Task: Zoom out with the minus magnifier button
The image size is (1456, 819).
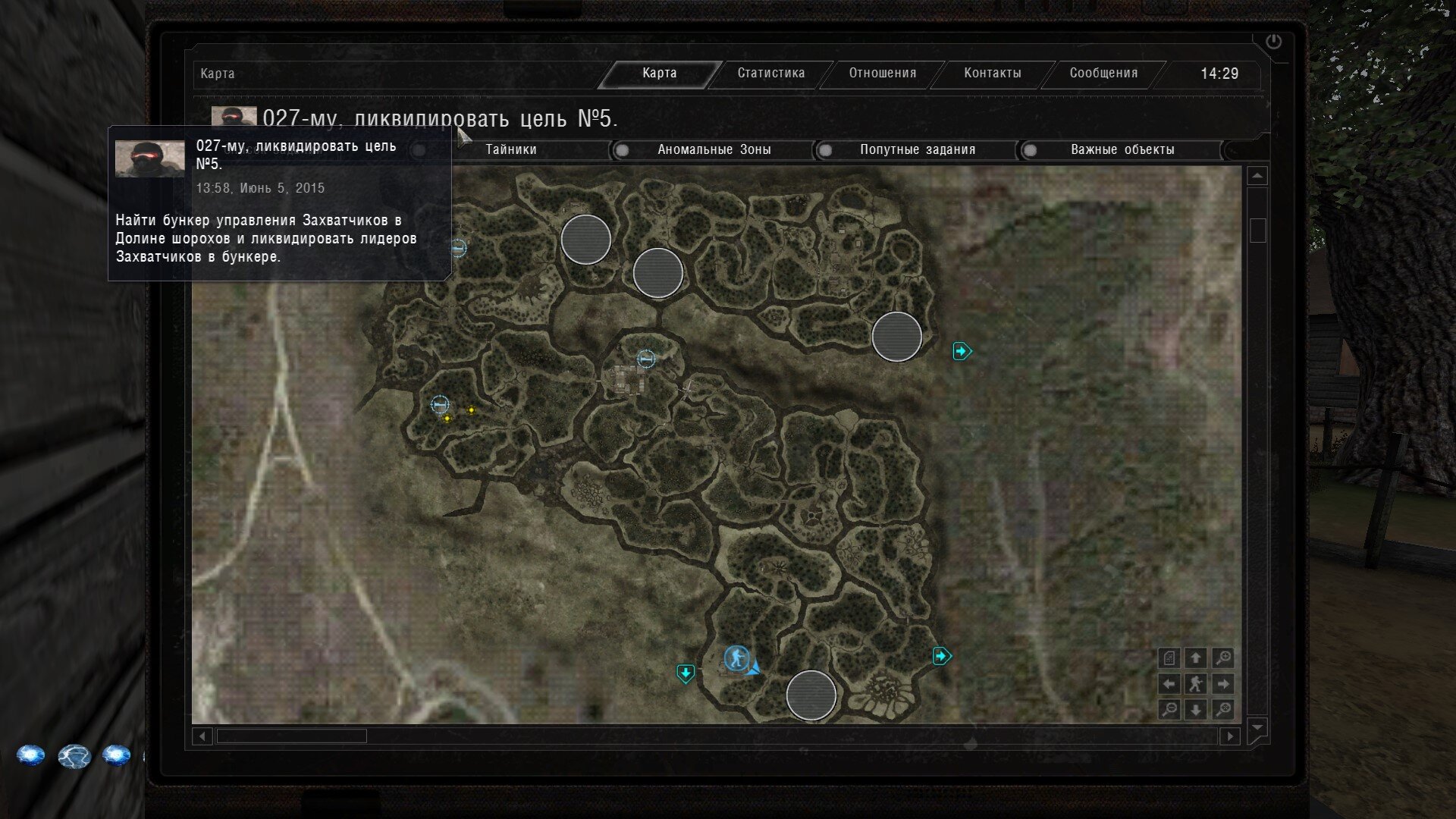Action: point(1169,710)
